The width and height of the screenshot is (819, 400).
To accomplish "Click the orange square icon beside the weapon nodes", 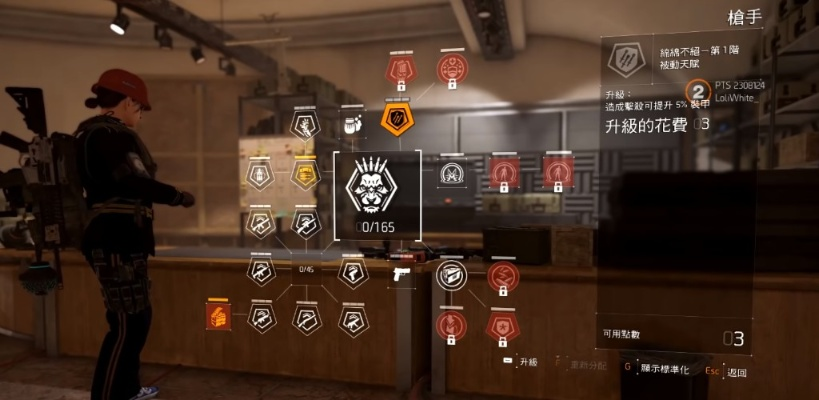I will tap(216, 316).
